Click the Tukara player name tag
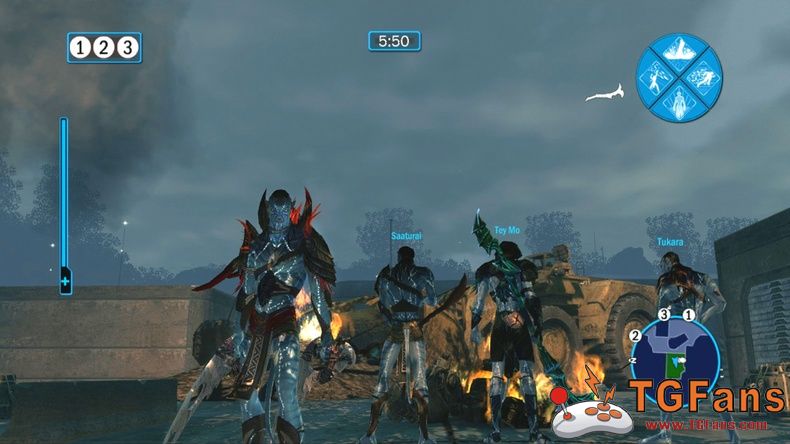Image resolution: width=790 pixels, height=444 pixels. point(671,242)
